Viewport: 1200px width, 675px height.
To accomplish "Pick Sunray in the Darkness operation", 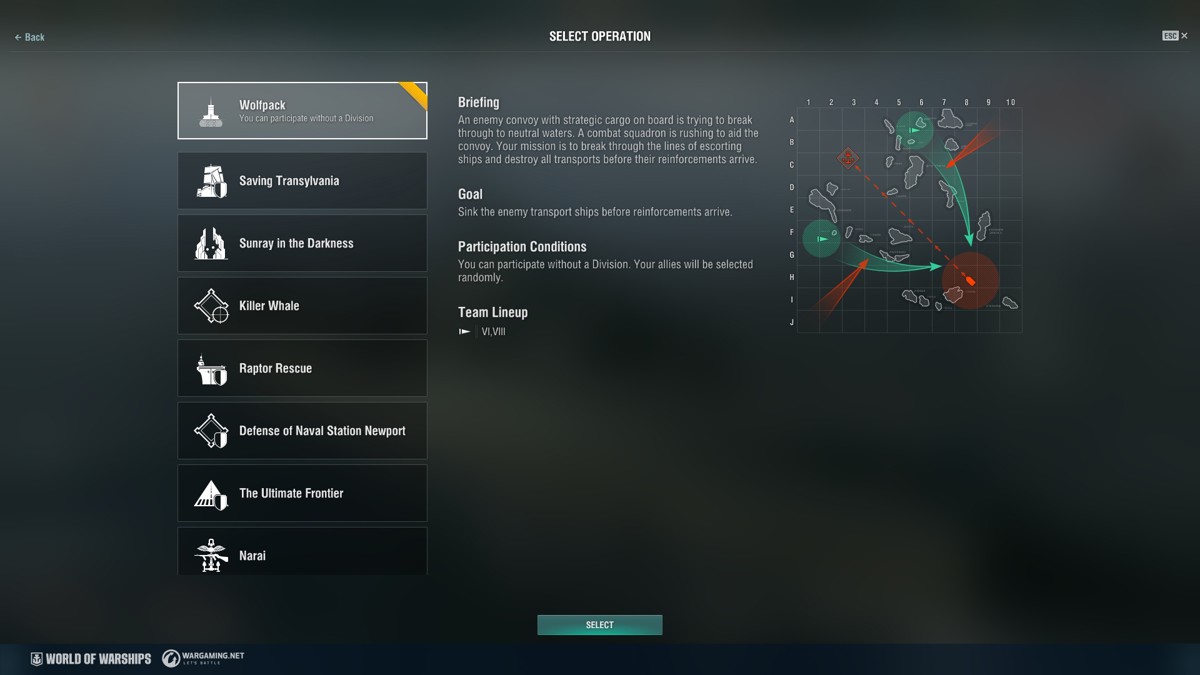I will [302, 243].
